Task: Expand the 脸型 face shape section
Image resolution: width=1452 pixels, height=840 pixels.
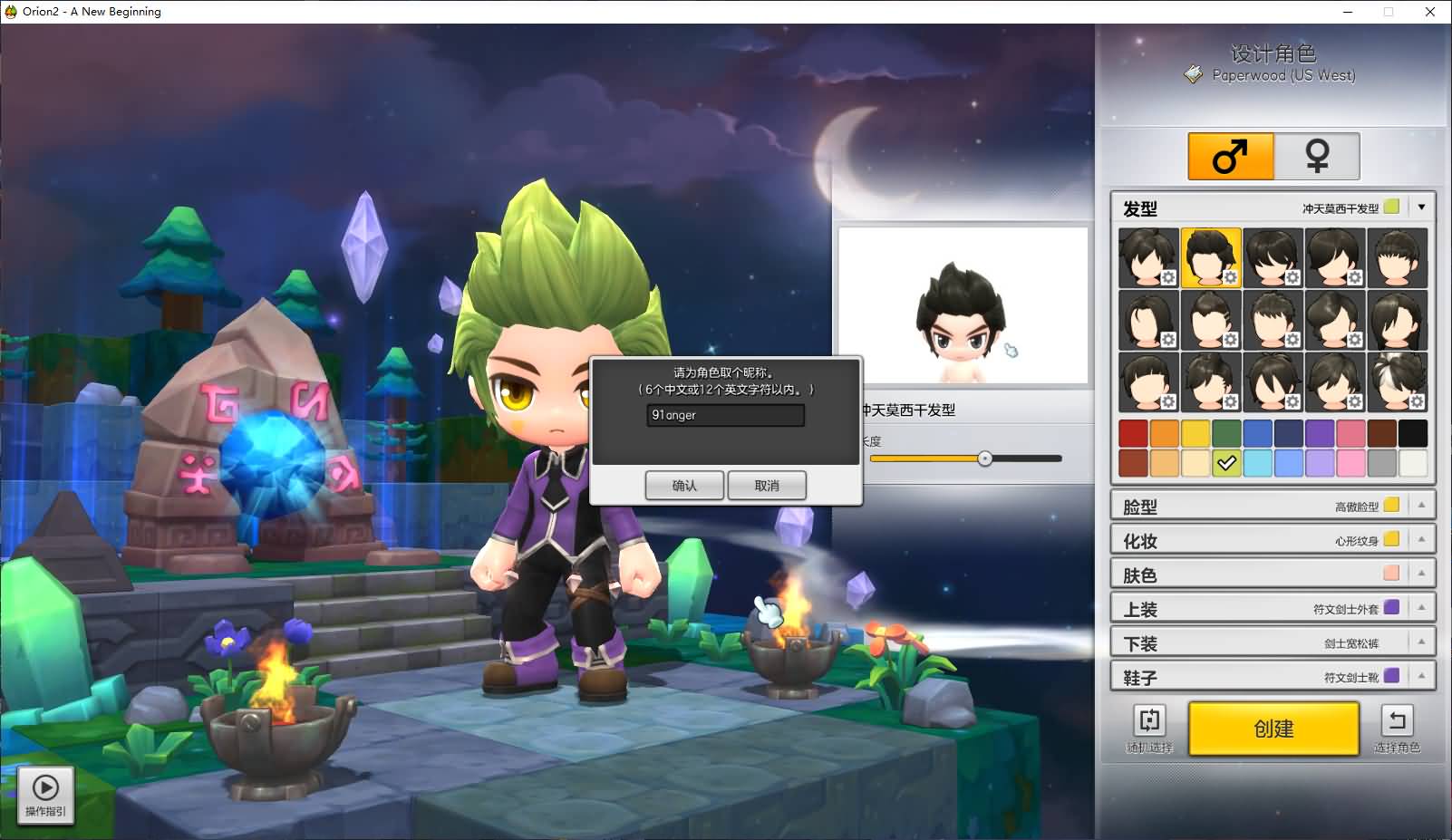Action: click(x=1423, y=505)
